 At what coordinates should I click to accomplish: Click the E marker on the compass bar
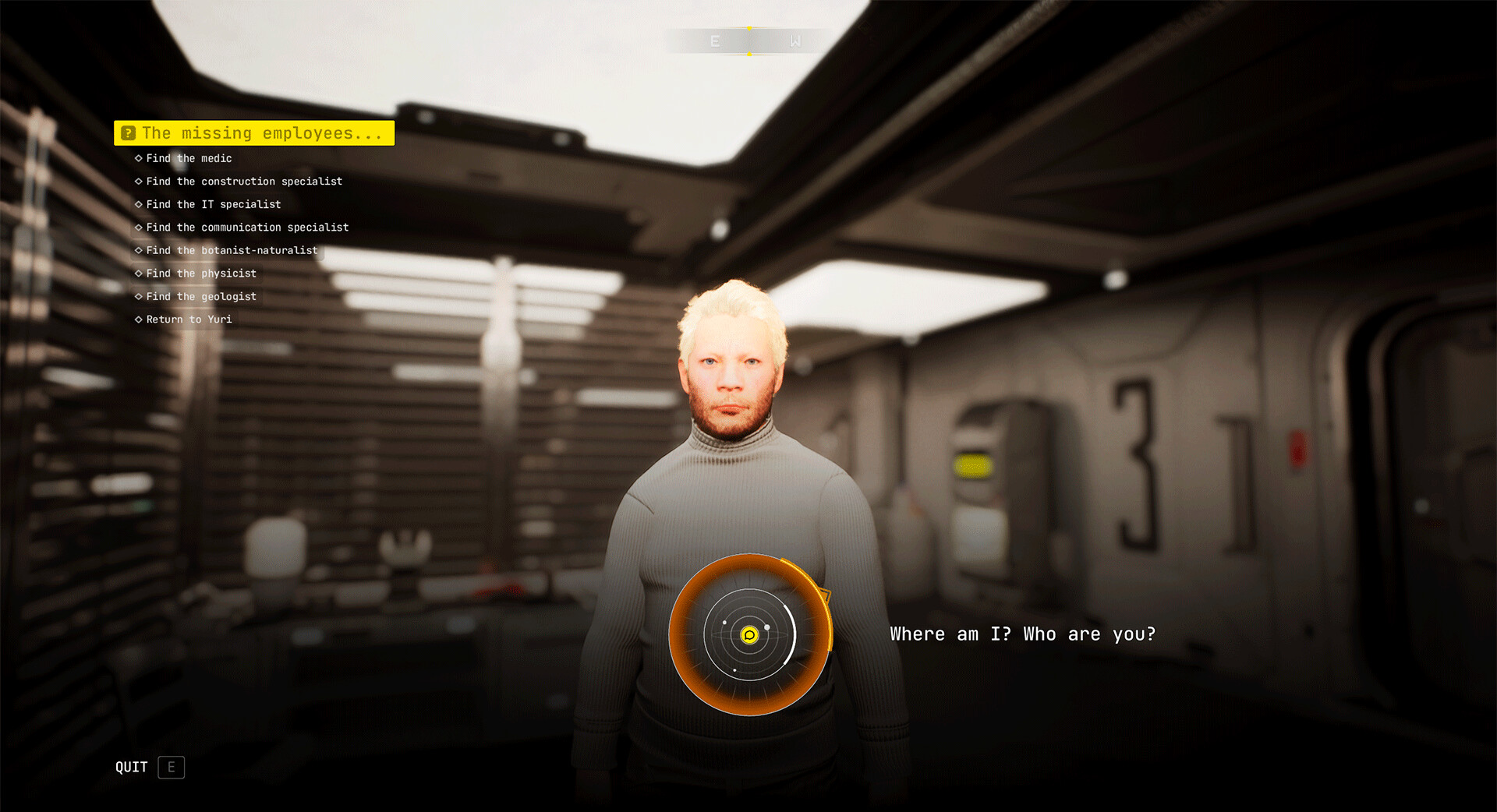click(x=714, y=41)
